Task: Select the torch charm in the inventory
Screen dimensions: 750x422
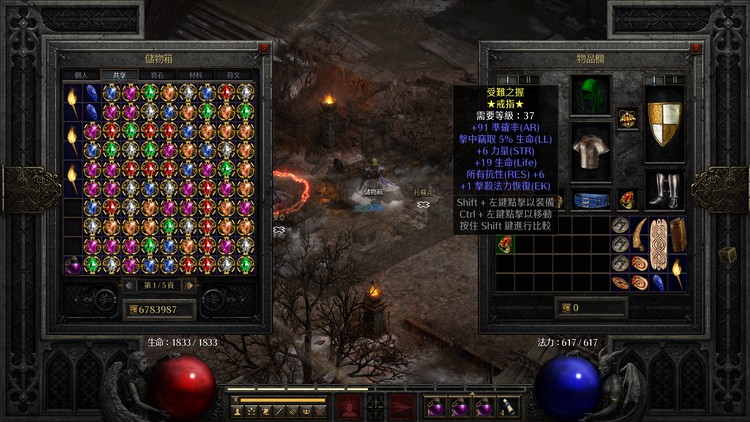Action: [678, 270]
